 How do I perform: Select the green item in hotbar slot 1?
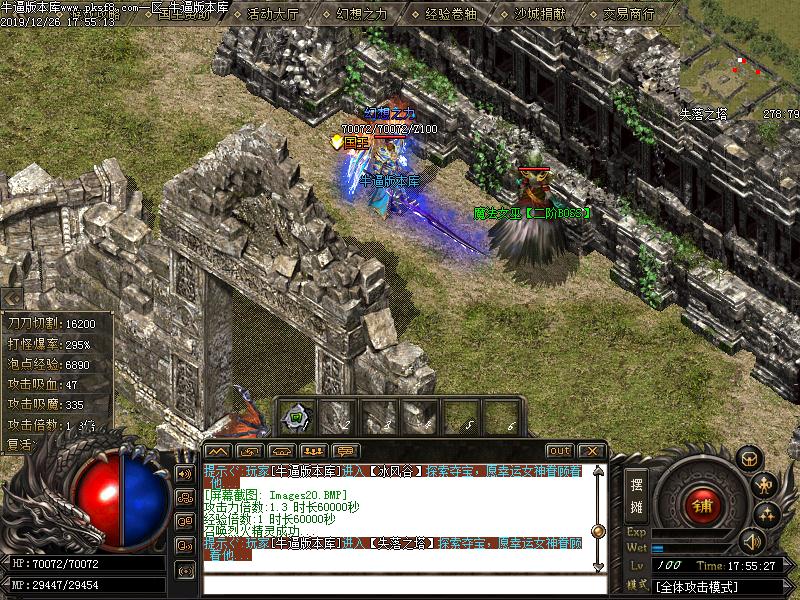(x=296, y=417)
